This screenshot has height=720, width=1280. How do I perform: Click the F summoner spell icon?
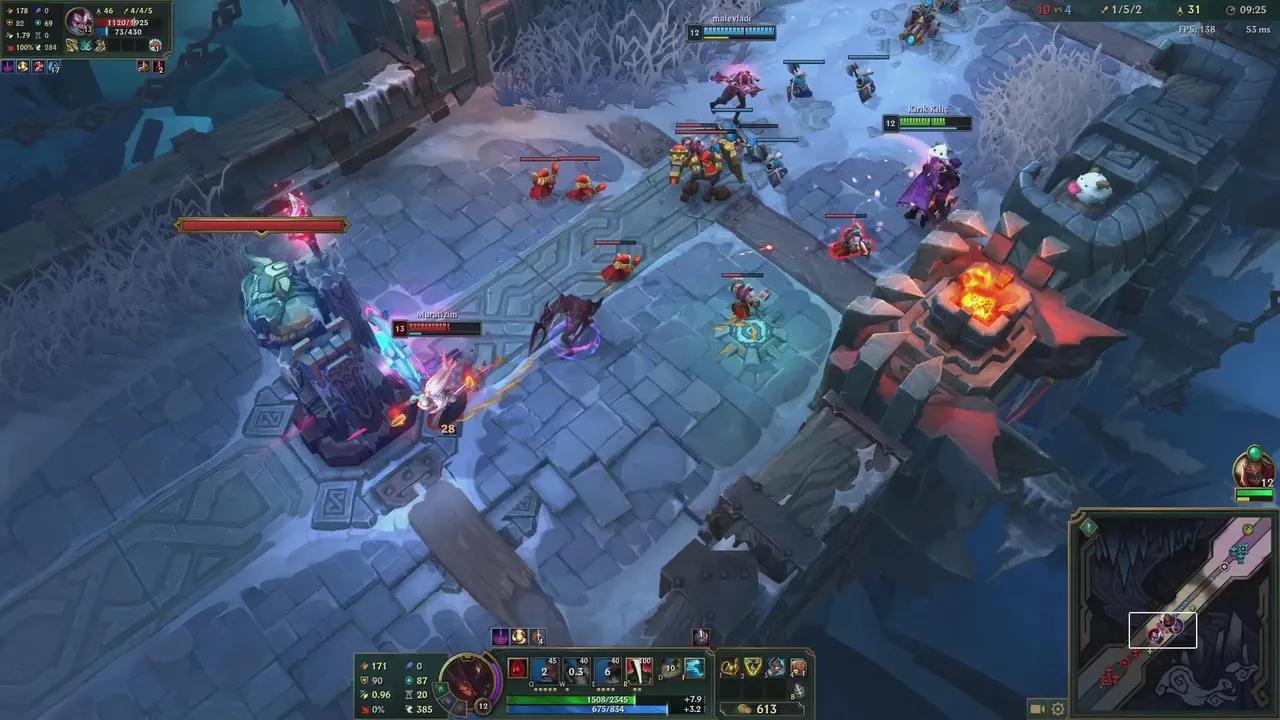[x=694, y=668]
